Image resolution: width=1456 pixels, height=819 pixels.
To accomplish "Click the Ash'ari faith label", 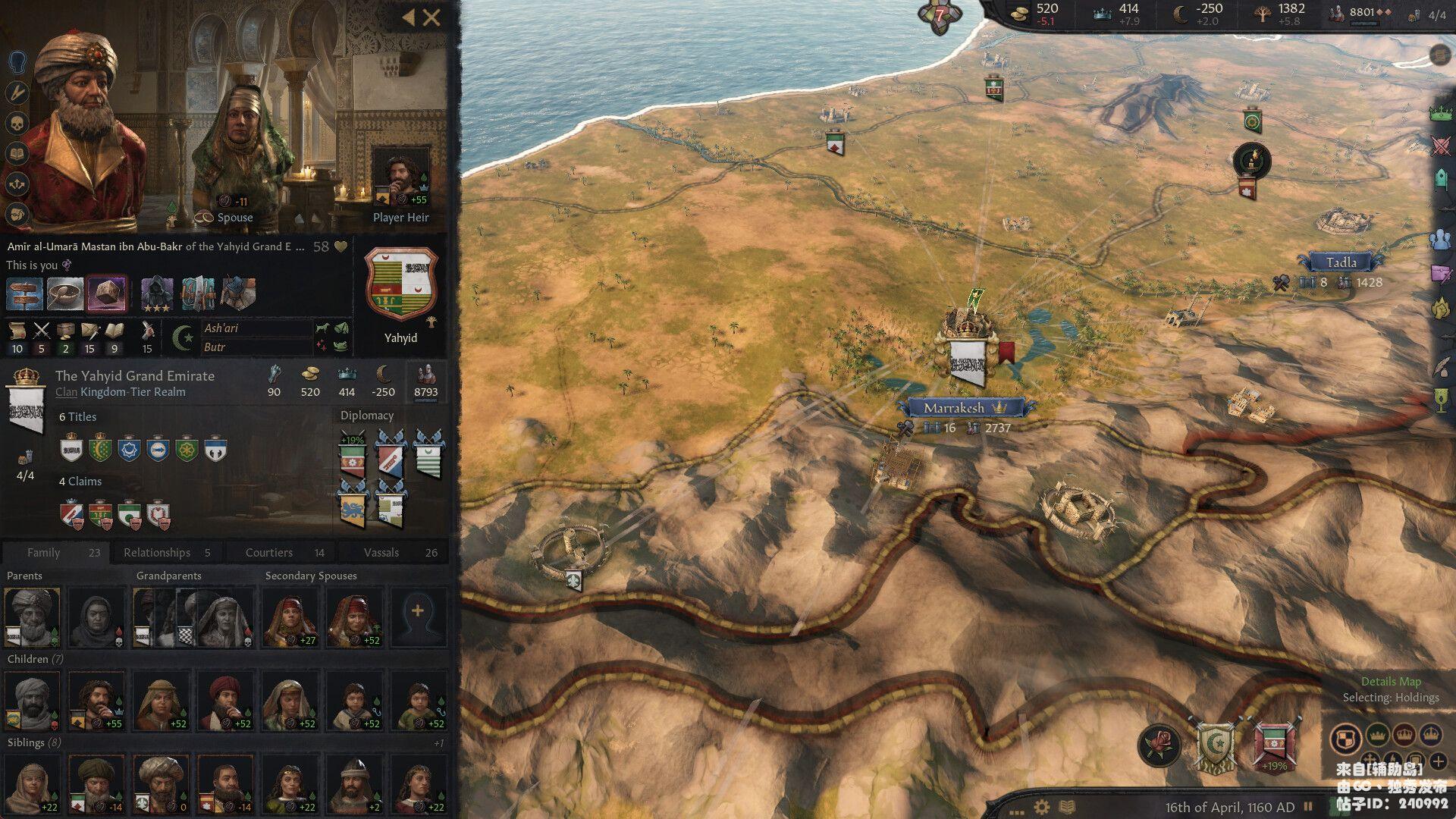I will [x=221, y=328].
